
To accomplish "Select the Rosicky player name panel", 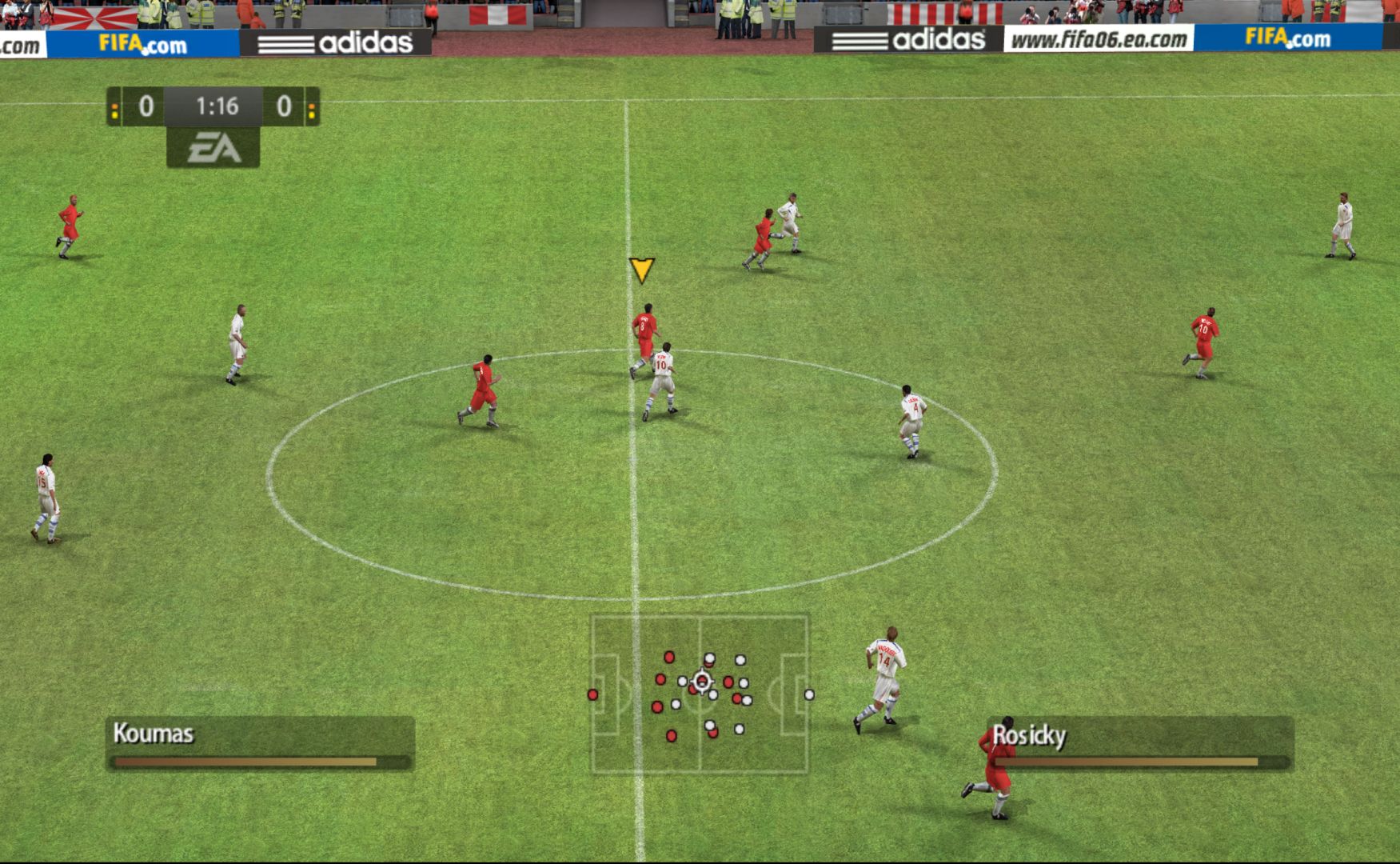I will click(1139, 743).
